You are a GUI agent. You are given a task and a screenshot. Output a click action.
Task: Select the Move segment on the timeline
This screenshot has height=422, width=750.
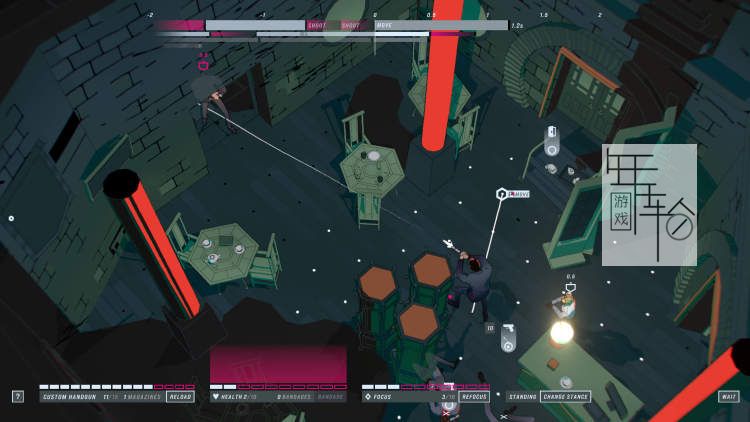(x=440, y=25)
